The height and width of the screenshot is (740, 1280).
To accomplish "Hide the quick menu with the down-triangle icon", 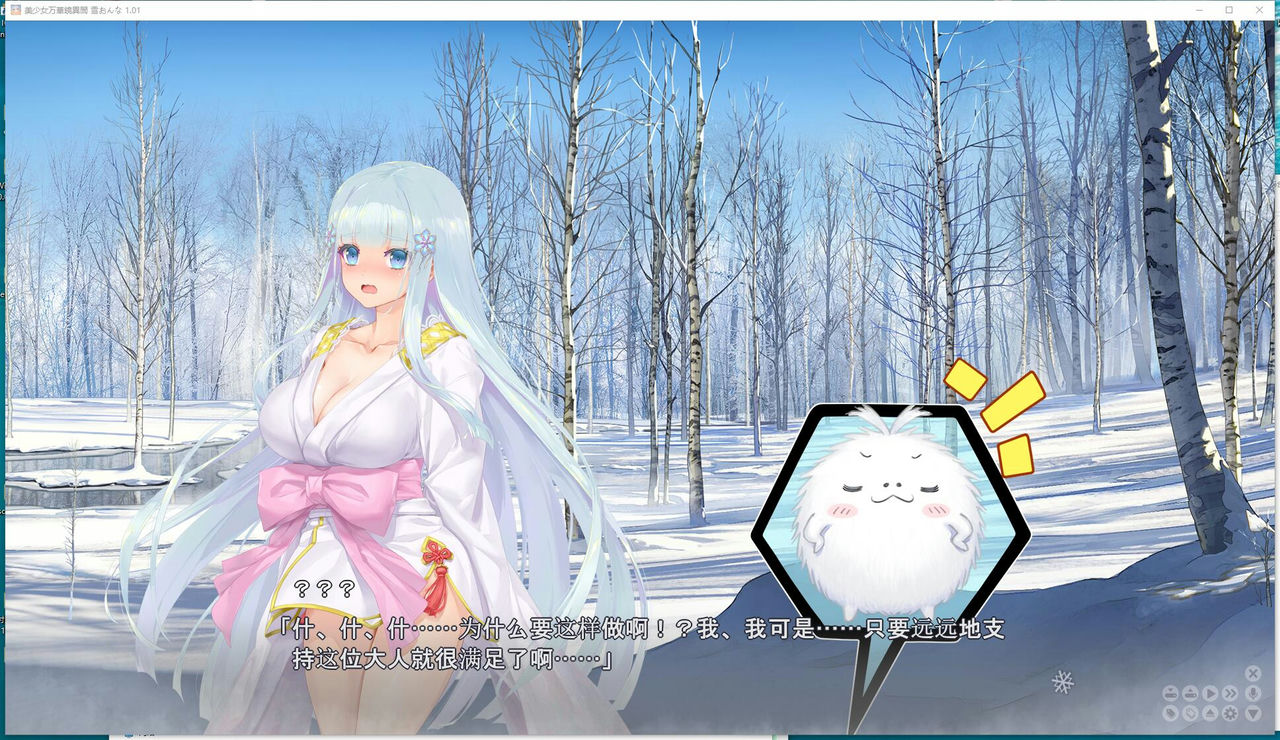I will coord(1253,712).
